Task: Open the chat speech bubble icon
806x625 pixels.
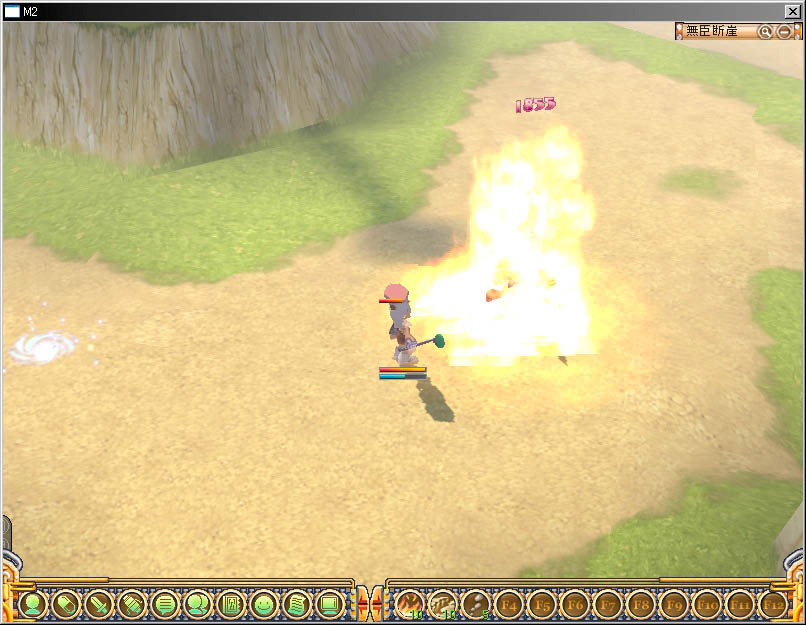Action: 165,604
